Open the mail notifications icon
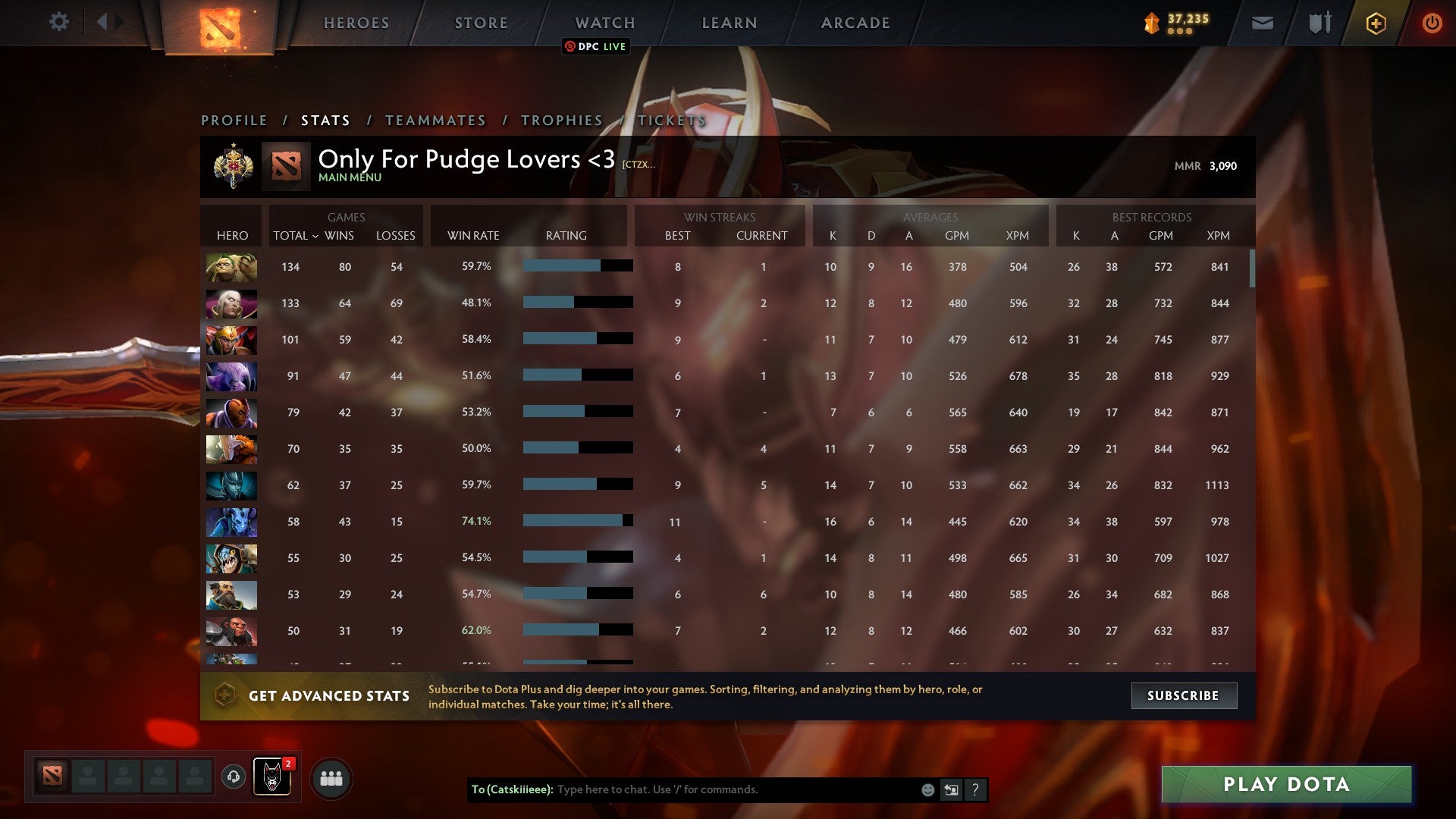 click(1262, 23)
